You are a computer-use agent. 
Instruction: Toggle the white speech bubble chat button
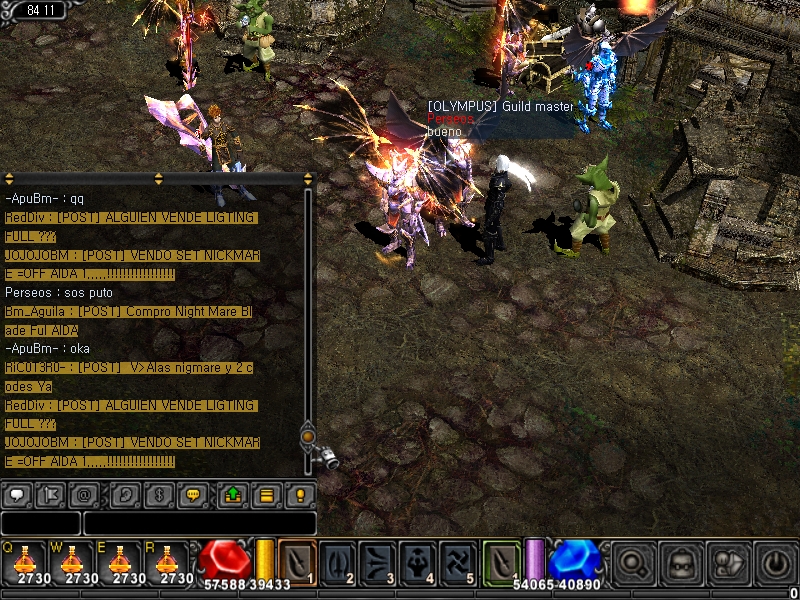(x=17, y=494)
